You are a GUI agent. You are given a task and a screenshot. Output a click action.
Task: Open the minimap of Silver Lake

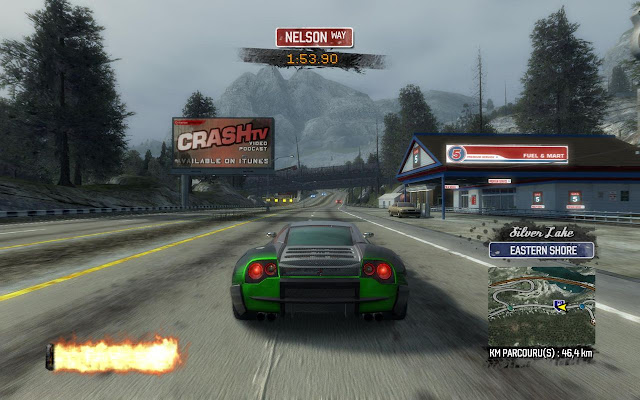click(541, 303)
